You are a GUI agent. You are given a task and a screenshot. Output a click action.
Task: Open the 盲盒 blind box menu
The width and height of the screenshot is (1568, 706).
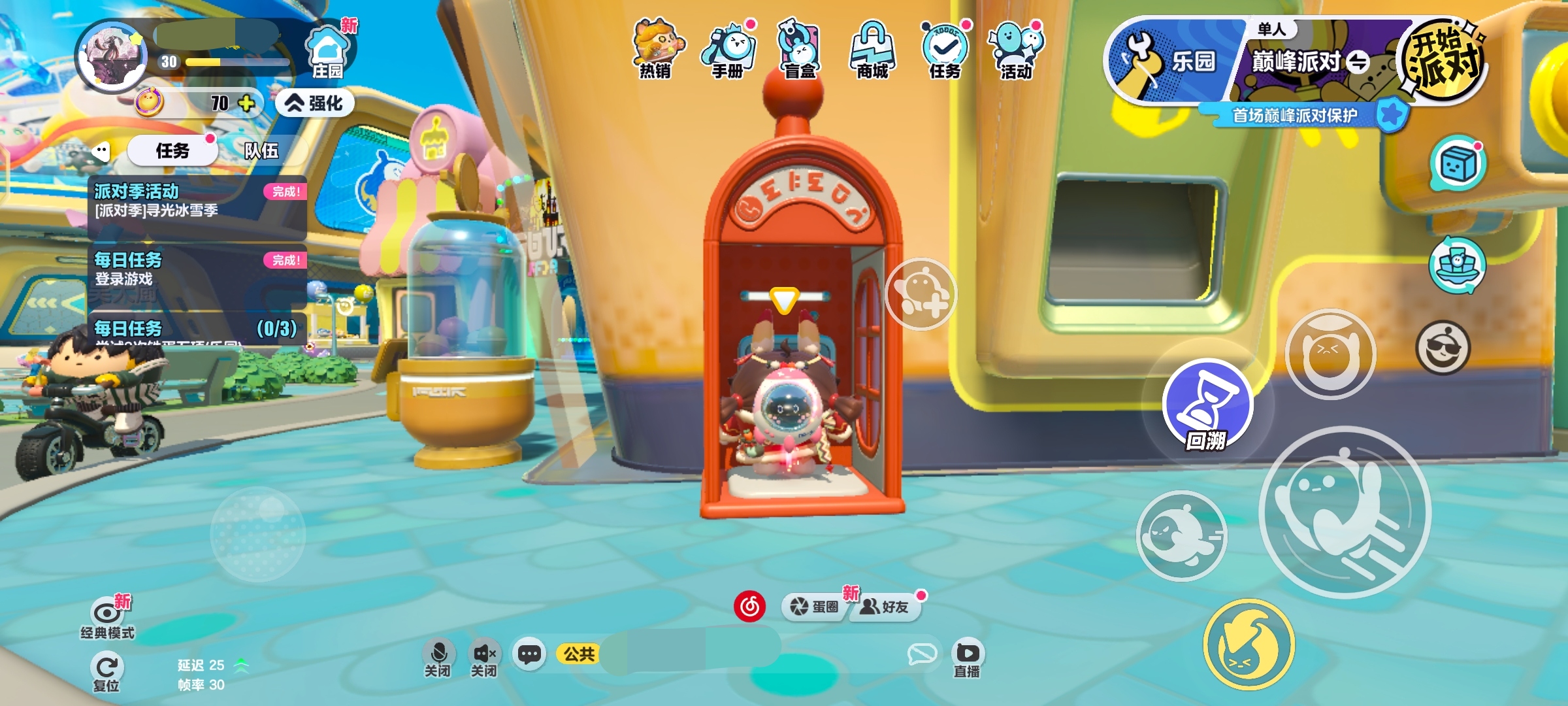[800, 49]
